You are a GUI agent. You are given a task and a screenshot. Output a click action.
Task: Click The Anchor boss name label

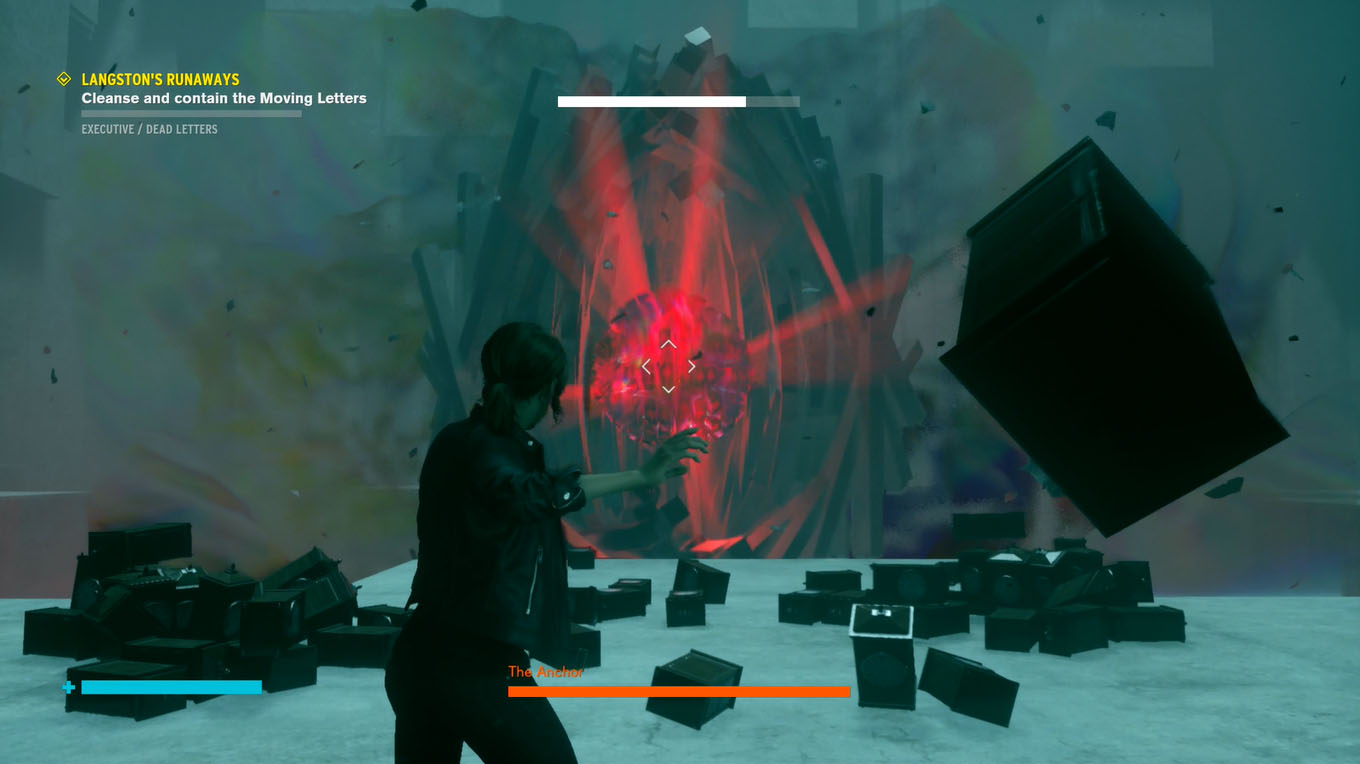pyautogui.click(x=545, y=672)
